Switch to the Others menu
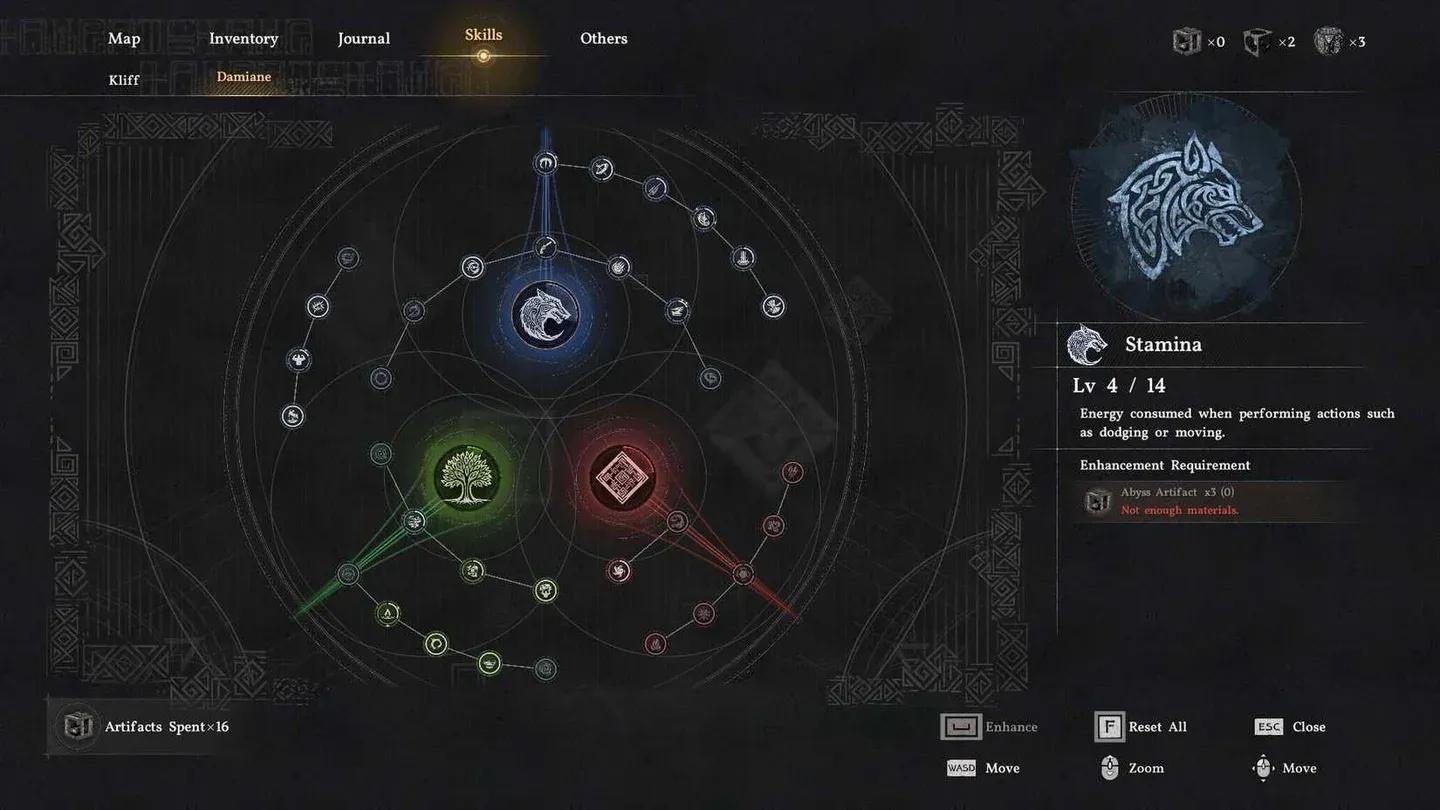 pyautogui.click(x=603, y=38)
